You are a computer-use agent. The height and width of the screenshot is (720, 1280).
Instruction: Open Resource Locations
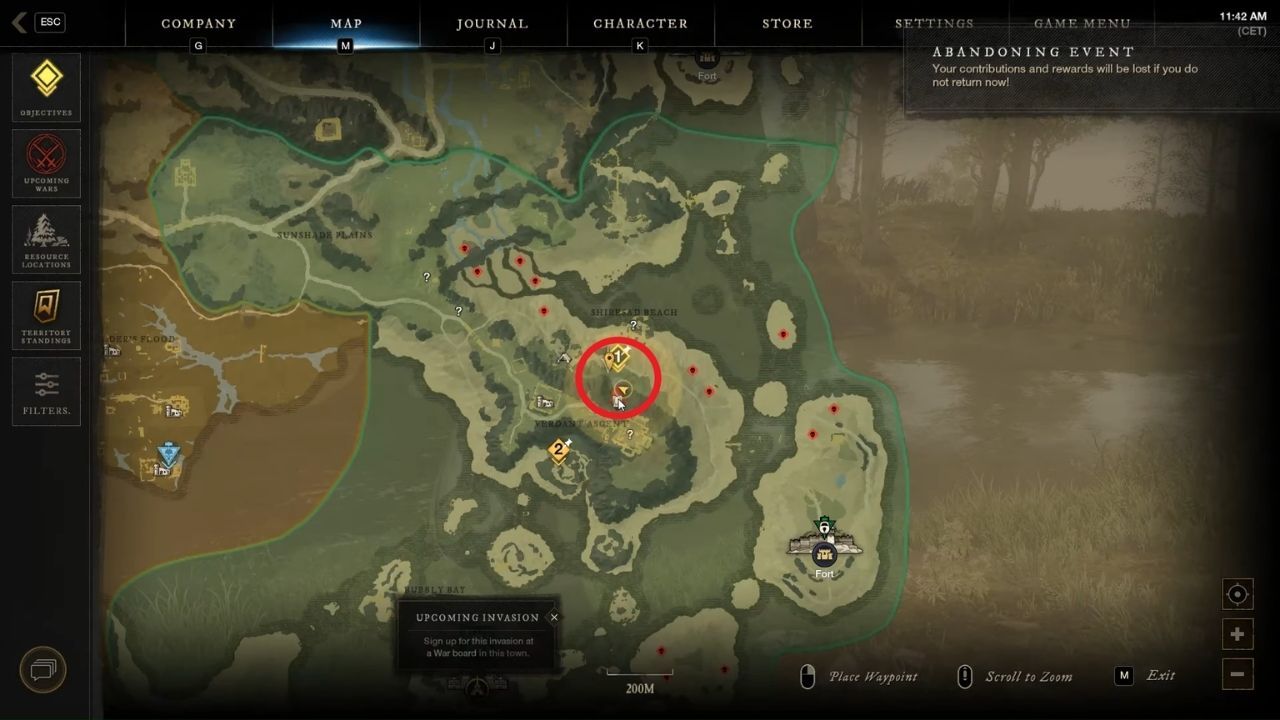pyautogui.click(x=45, y=239)
